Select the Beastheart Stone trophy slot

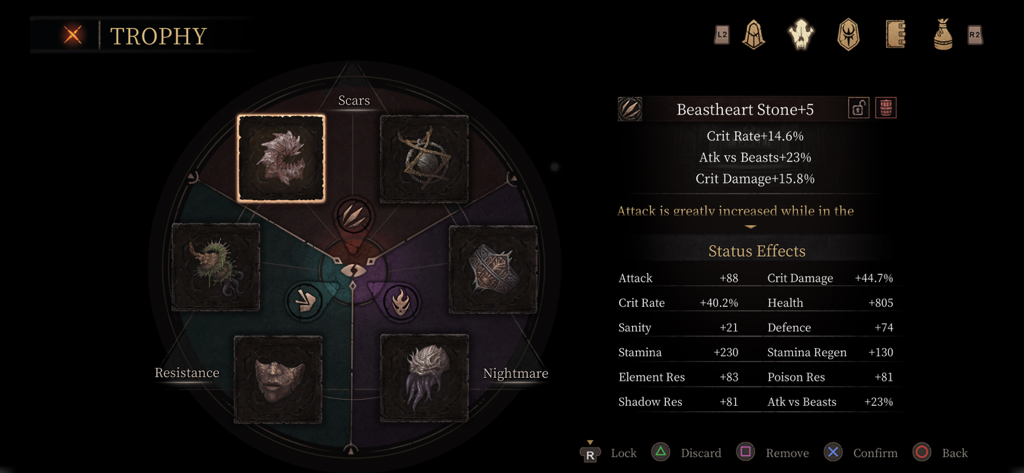click(x=281, y=158)
